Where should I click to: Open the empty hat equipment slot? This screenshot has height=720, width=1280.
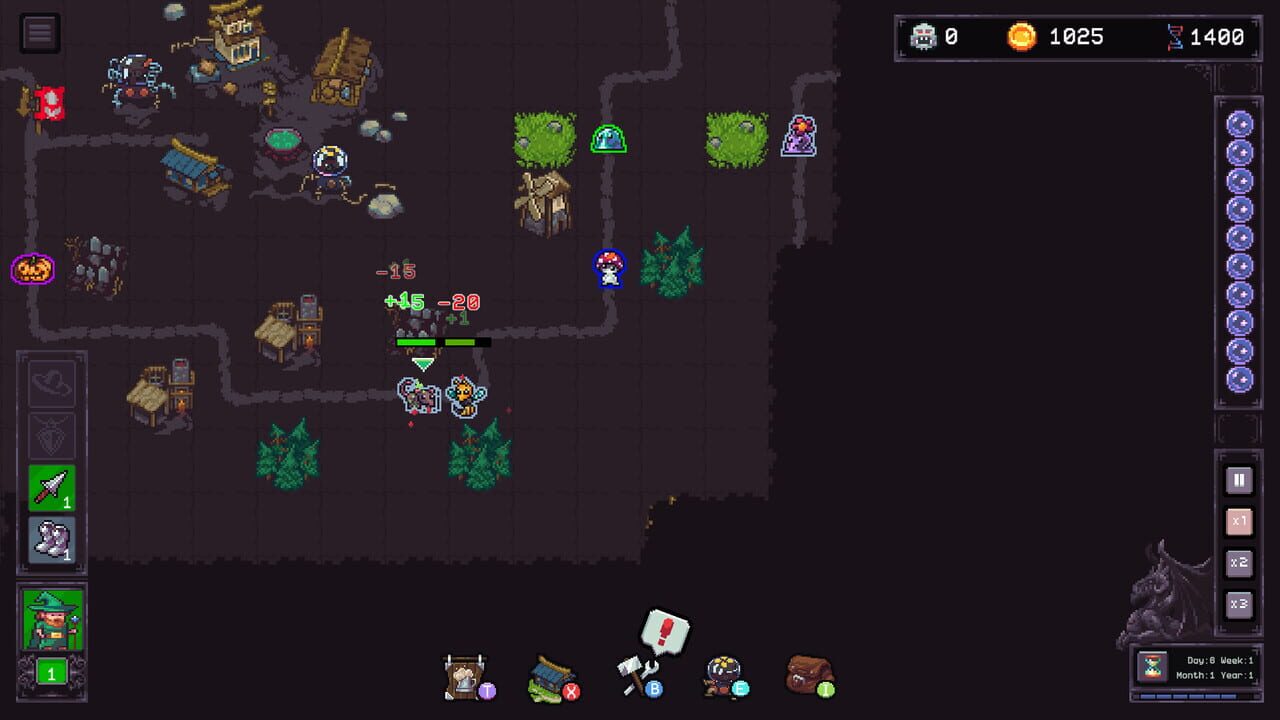coord(52,384)
